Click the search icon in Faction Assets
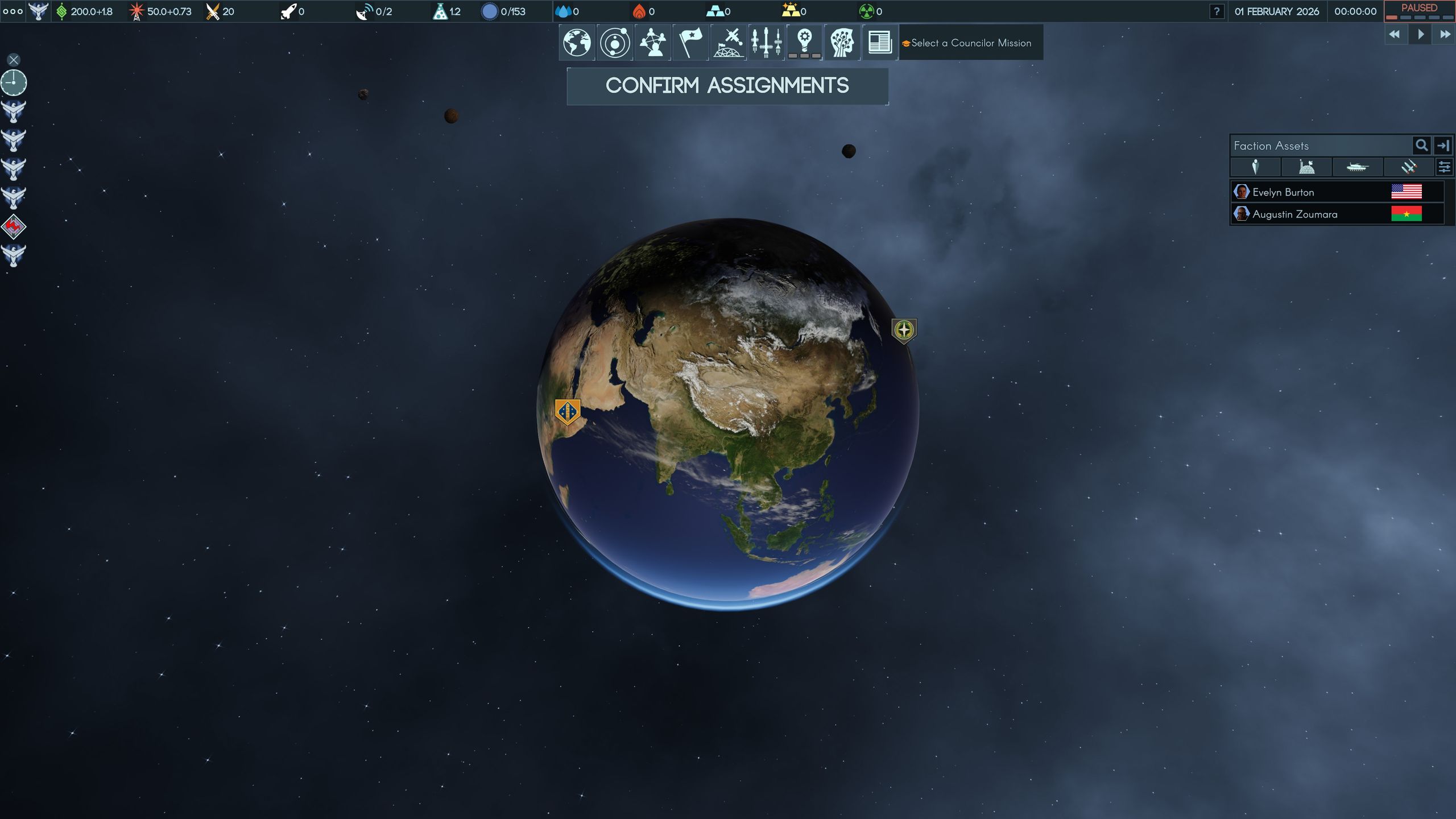Screen dimensions: 1456x819 tap(1421, 146)
